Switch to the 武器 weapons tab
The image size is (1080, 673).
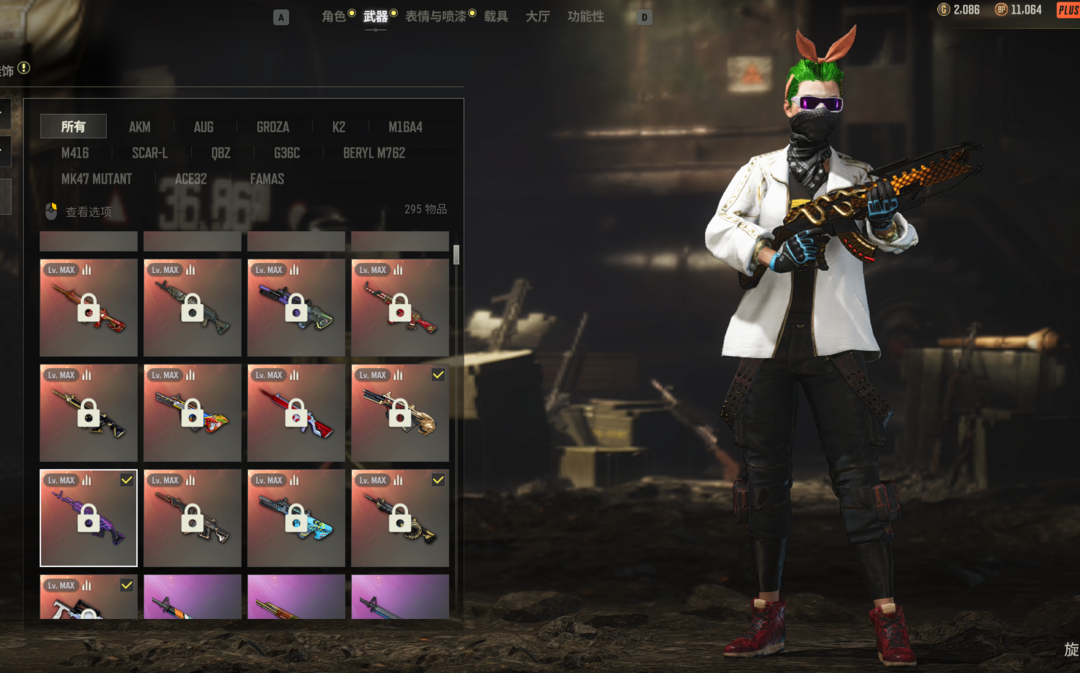(x=375, y=17)
